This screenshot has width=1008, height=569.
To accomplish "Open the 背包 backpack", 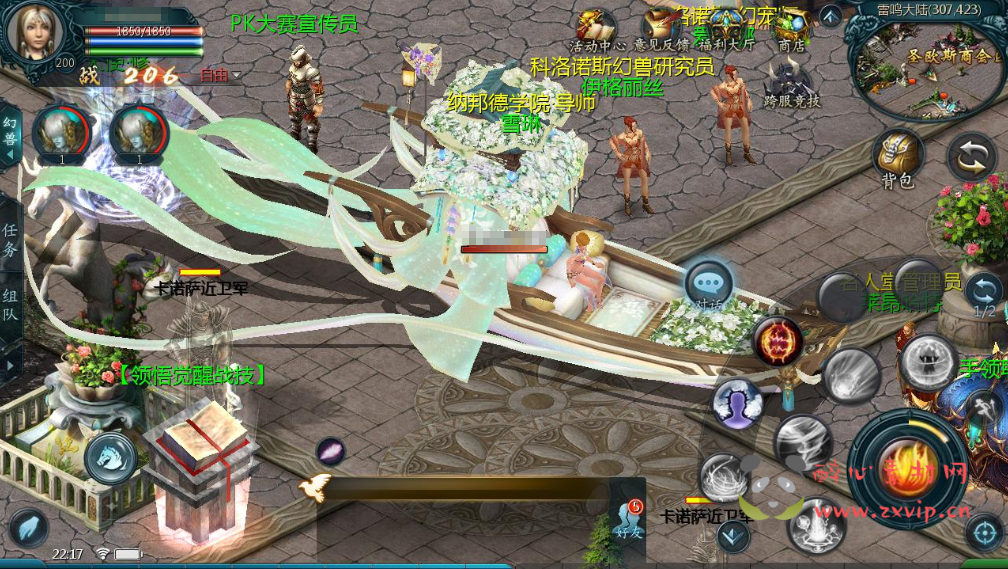I will point(897,157).
